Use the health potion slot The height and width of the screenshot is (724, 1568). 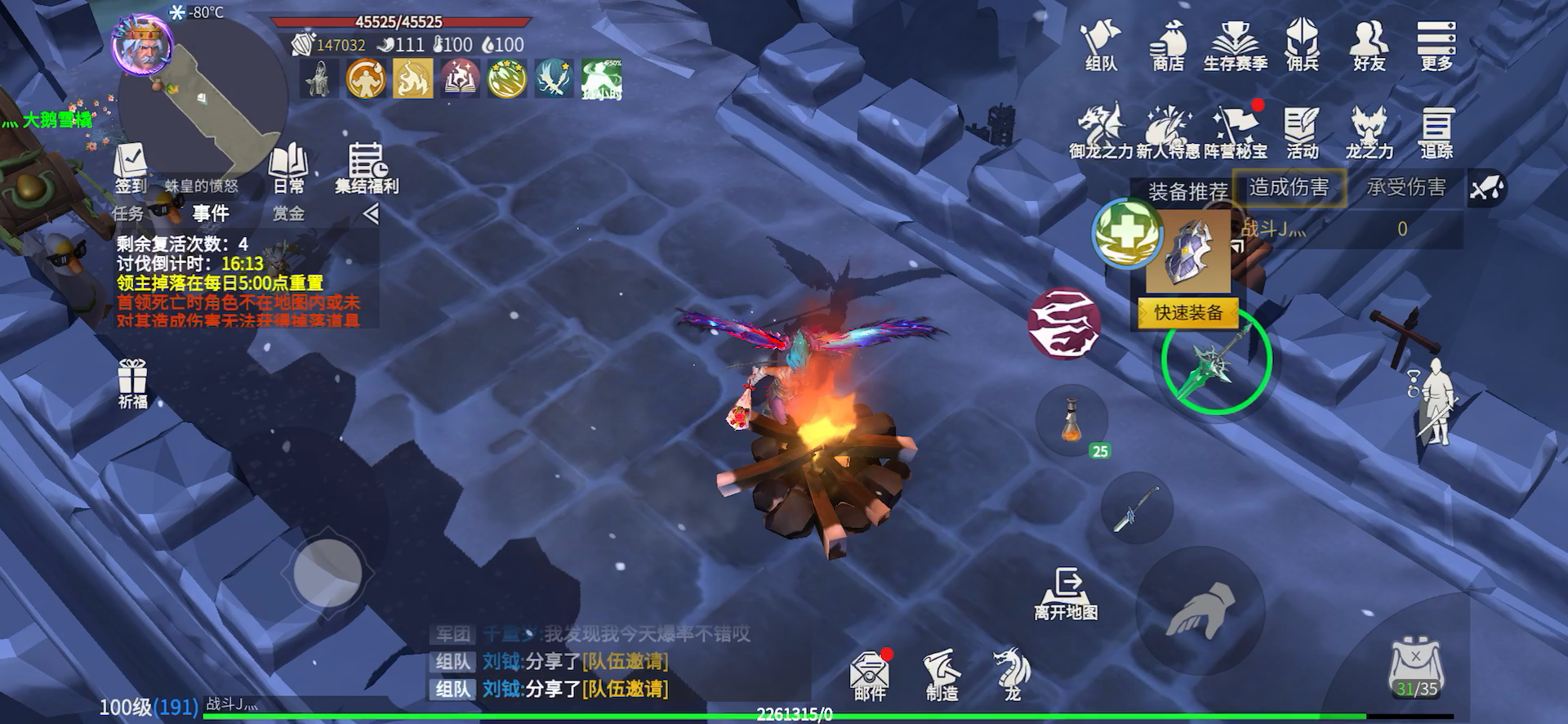1072,421
